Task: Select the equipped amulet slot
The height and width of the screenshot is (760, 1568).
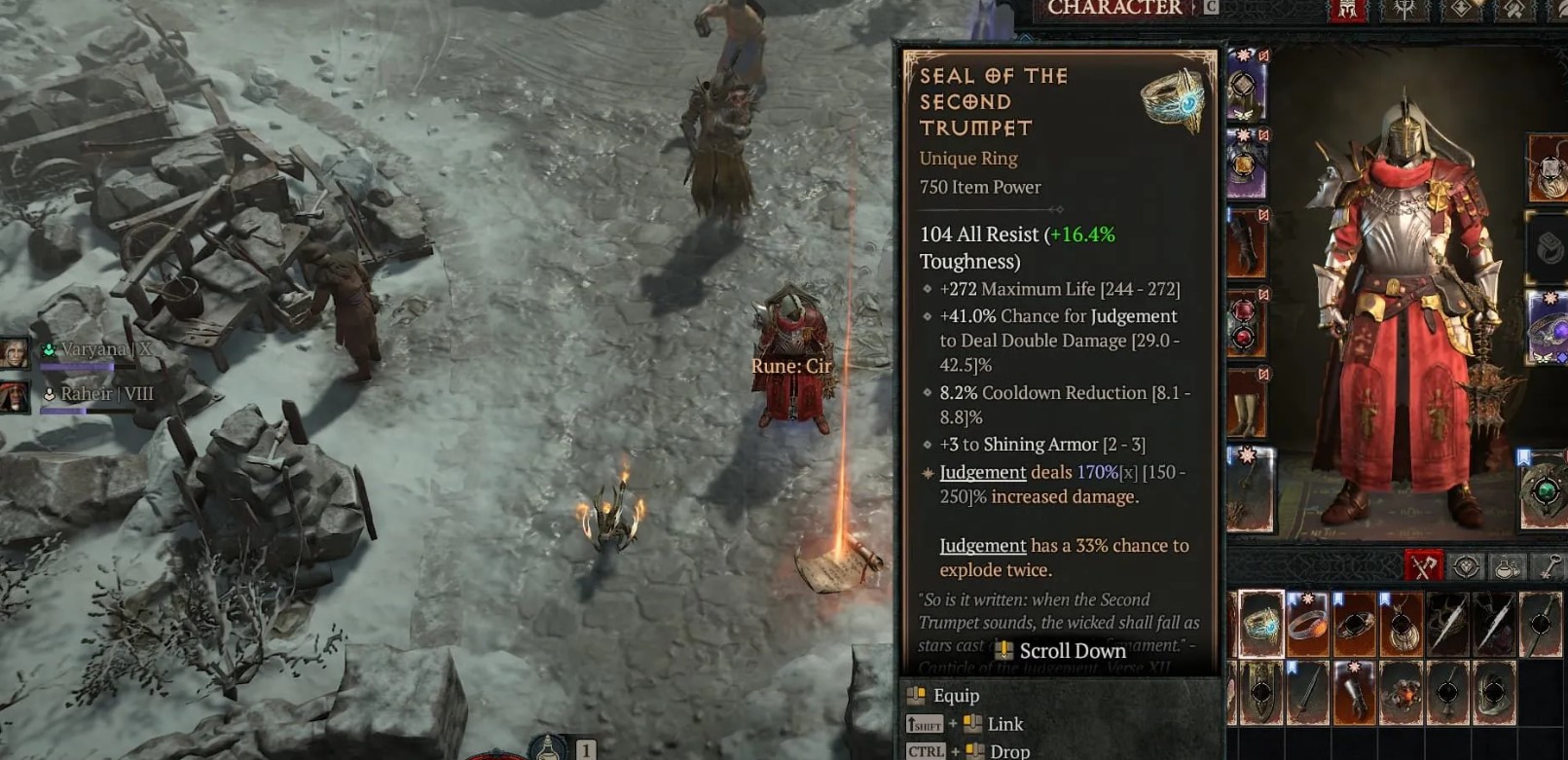Action: 1548,167
